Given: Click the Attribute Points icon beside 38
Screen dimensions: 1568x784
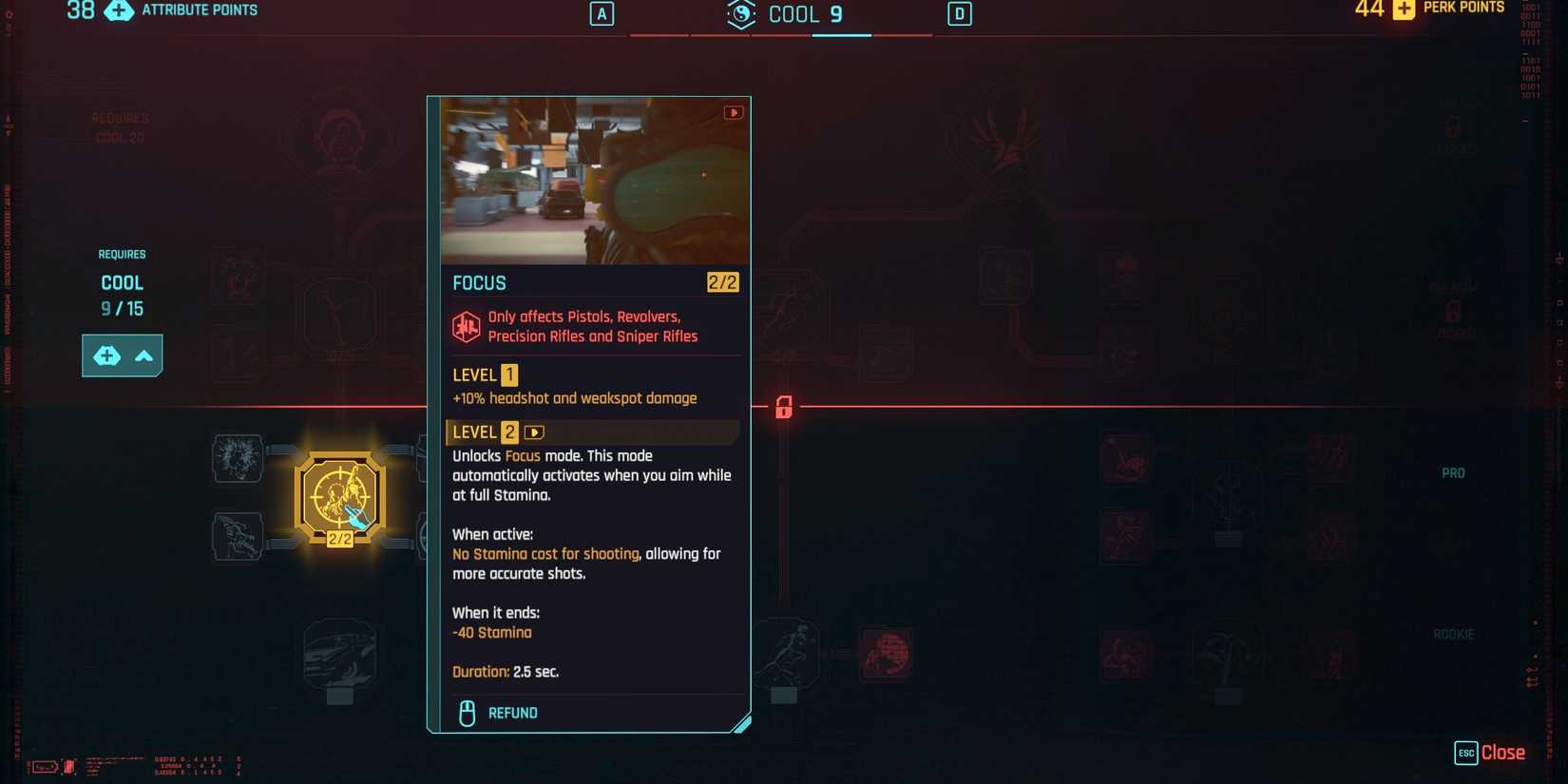Looking at the screenshot, I should tap(118, 11).
